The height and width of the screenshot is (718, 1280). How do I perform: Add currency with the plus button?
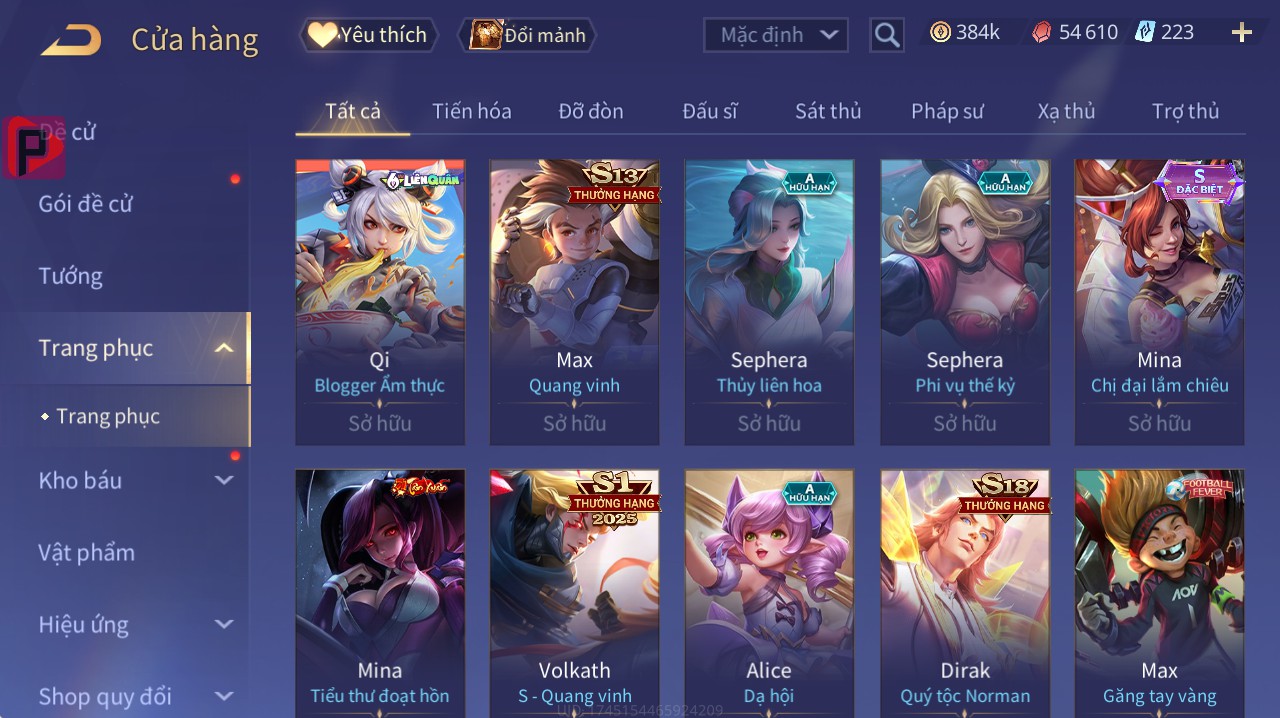[x=1242, y=33]
